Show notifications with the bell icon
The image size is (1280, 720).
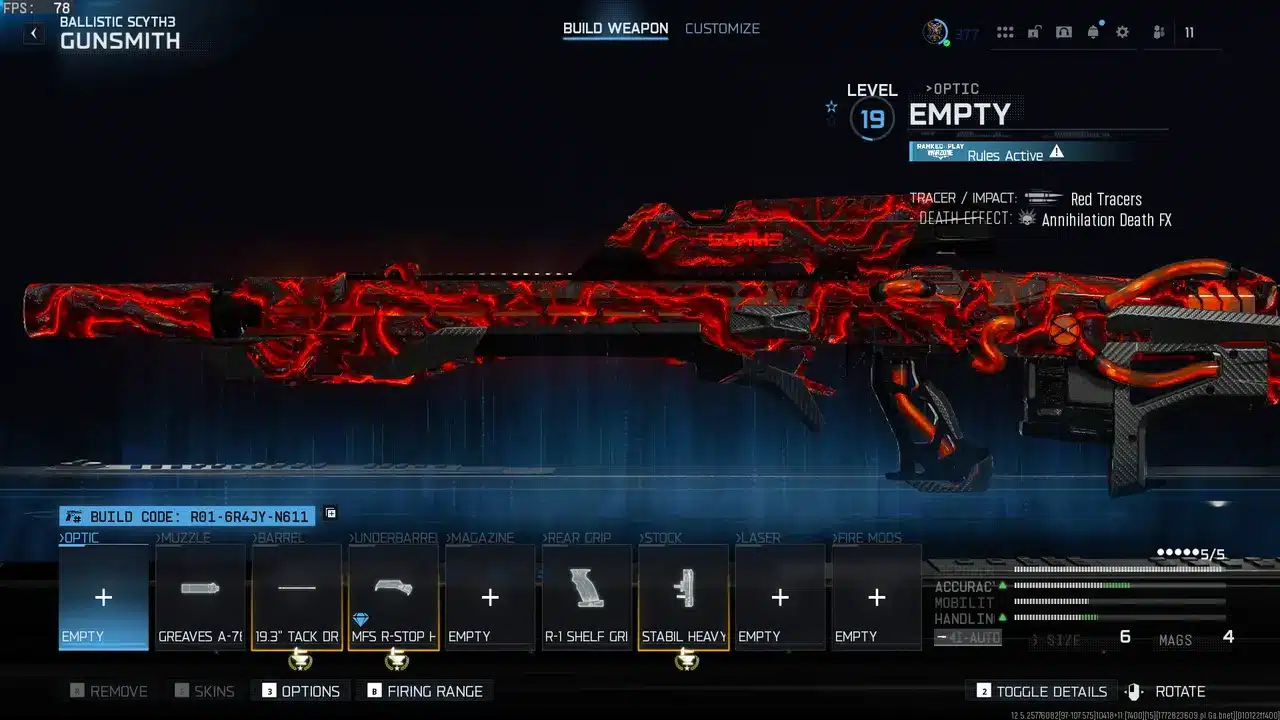tap(1093, 32)
